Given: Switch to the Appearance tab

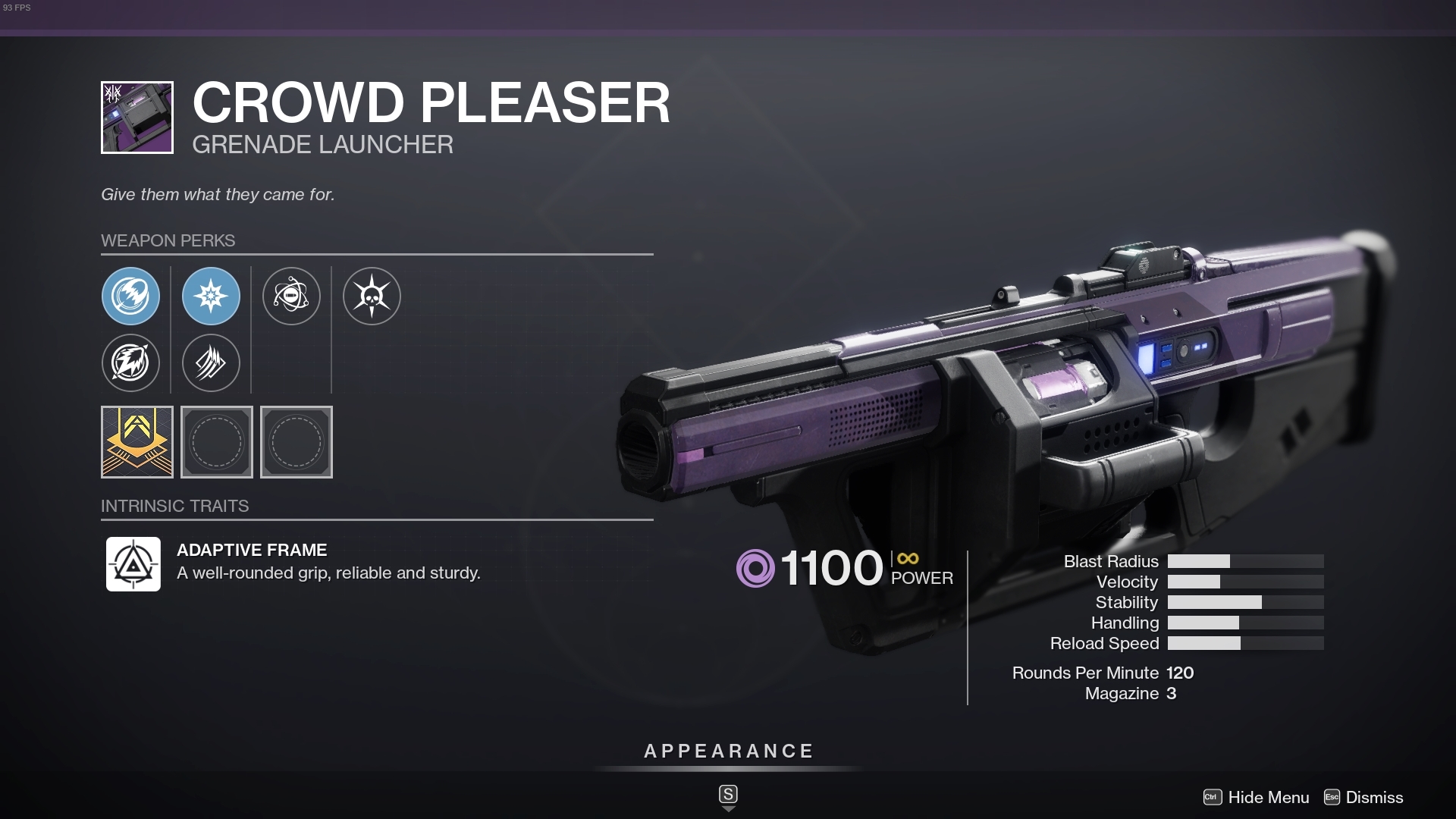Looking at the screenshot, I should pyautogui.click(x=727, y=752).
